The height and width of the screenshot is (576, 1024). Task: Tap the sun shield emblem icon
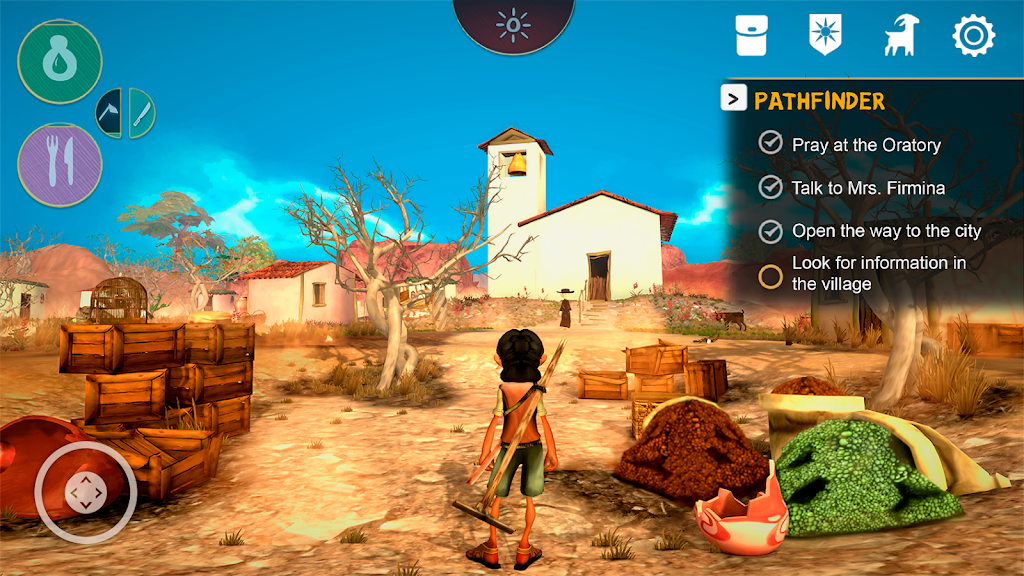pyautogui.click(x=823, y=35)
